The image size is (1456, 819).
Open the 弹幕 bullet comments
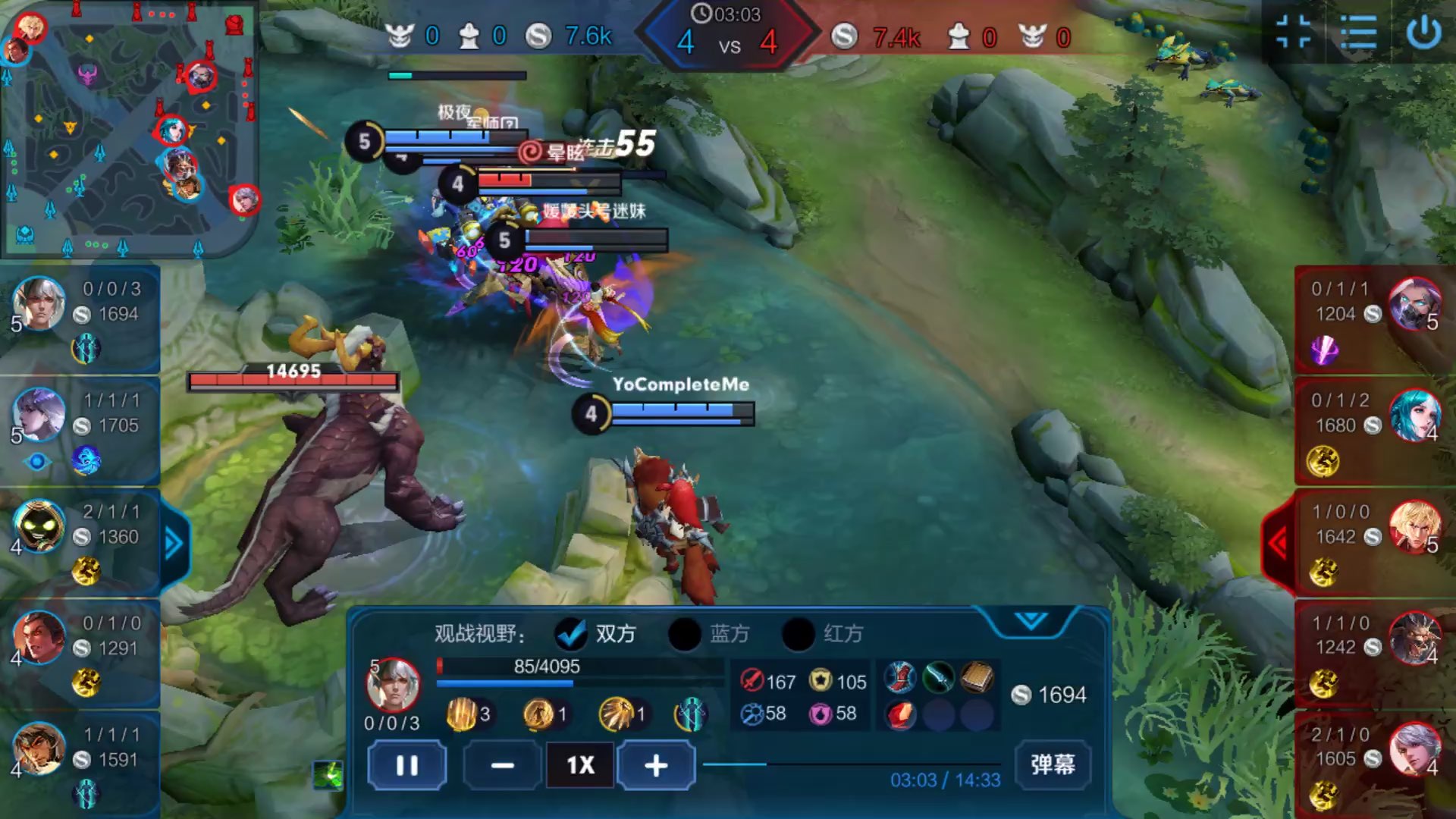1052,764
